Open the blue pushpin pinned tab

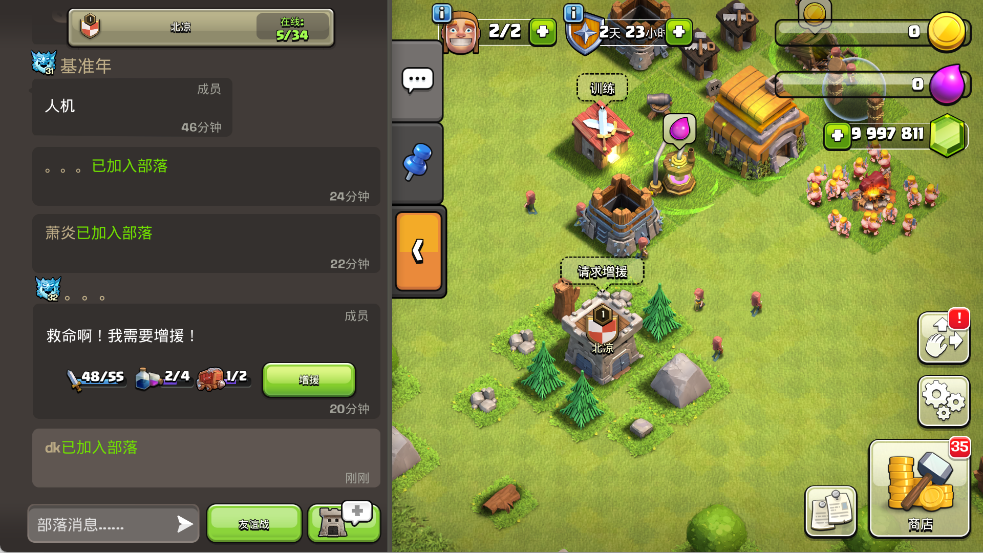[x=417, y=163]
